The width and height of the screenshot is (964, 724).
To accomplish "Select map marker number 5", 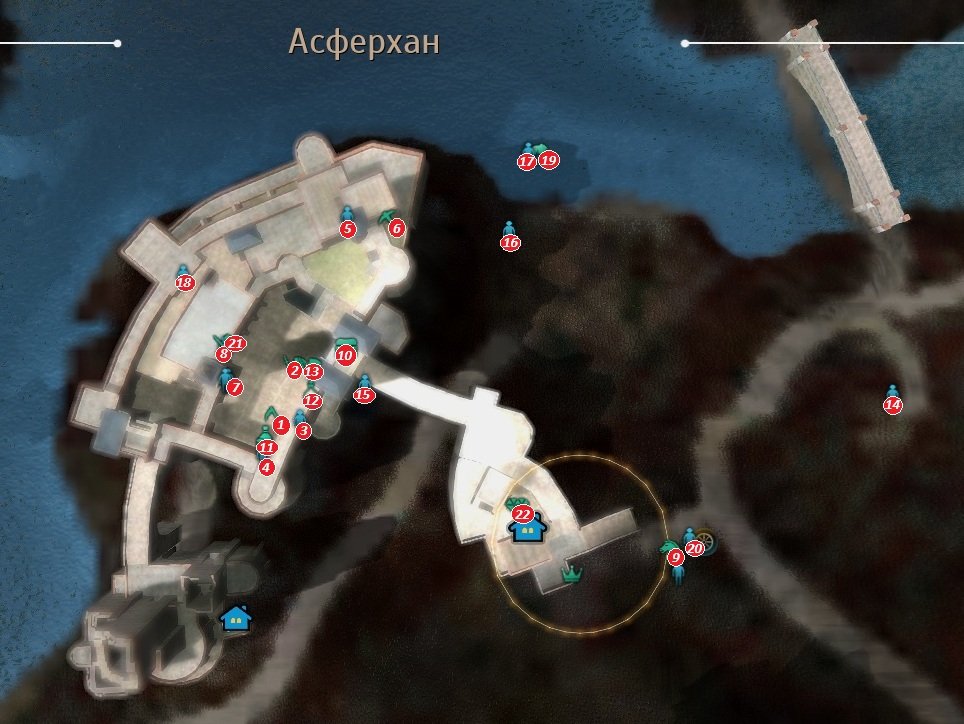I will pos(348,229).
